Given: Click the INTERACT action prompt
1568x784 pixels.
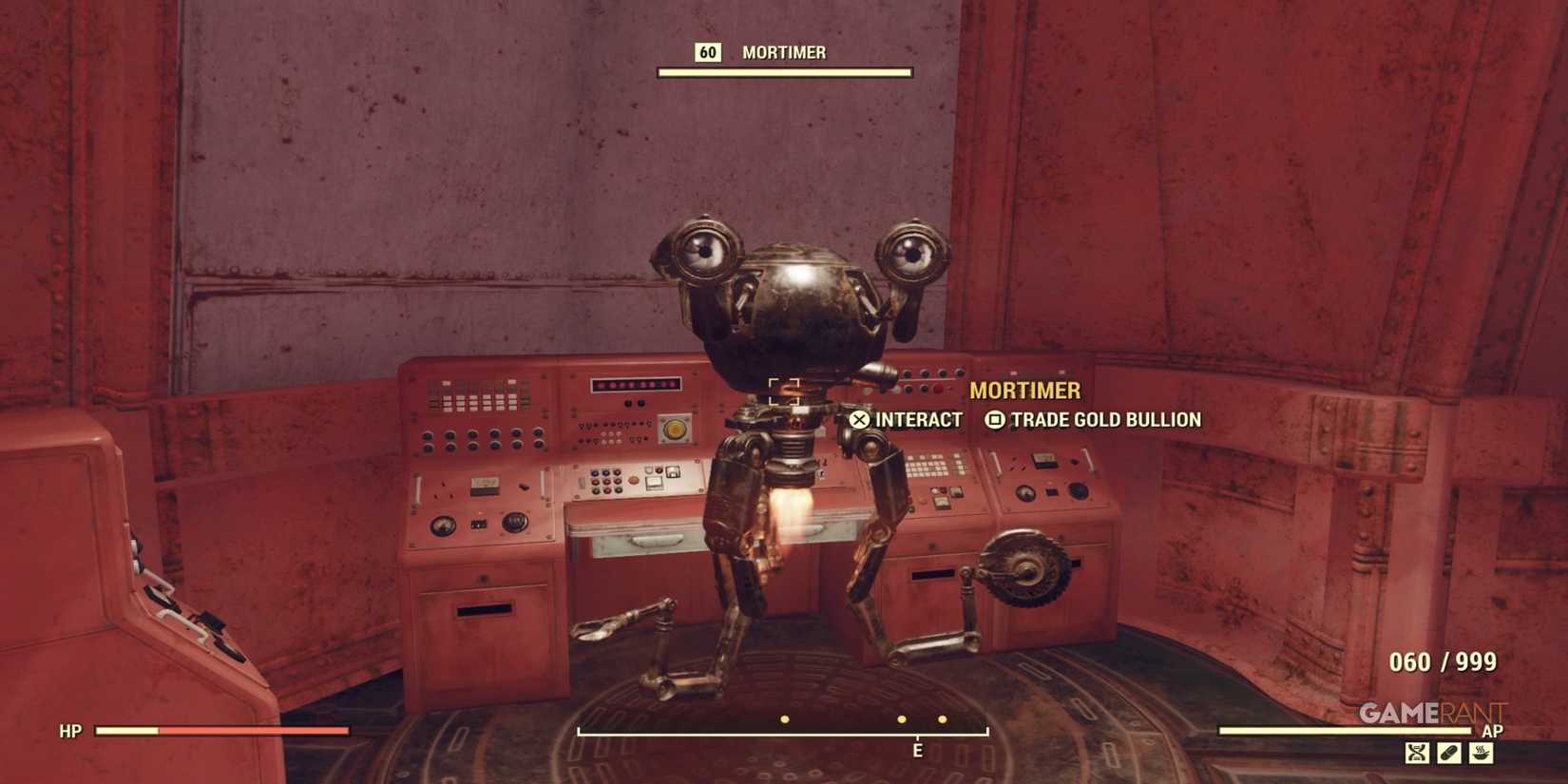Looking at the screenshot, I should 919,419.
